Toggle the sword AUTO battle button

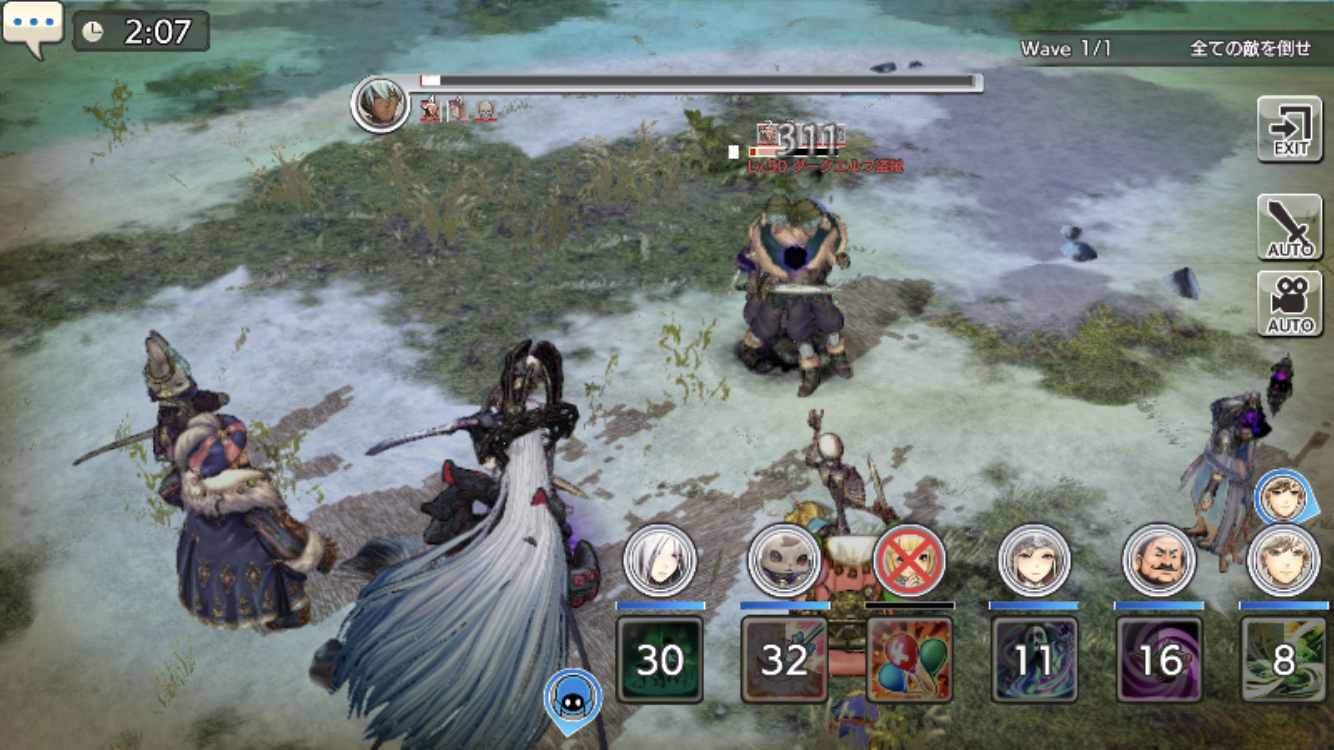coord(1290,227)
